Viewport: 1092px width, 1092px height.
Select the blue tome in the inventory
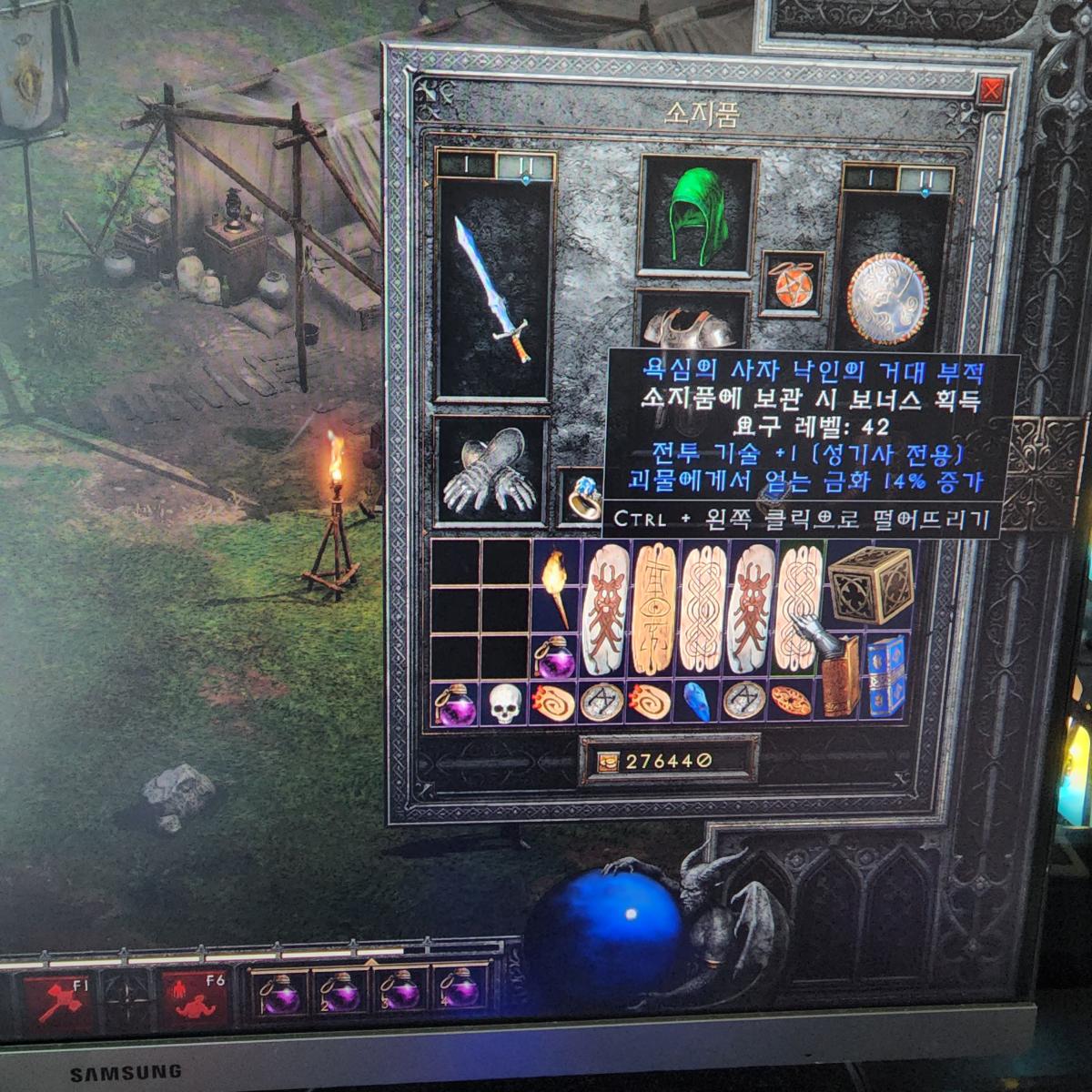885,674
